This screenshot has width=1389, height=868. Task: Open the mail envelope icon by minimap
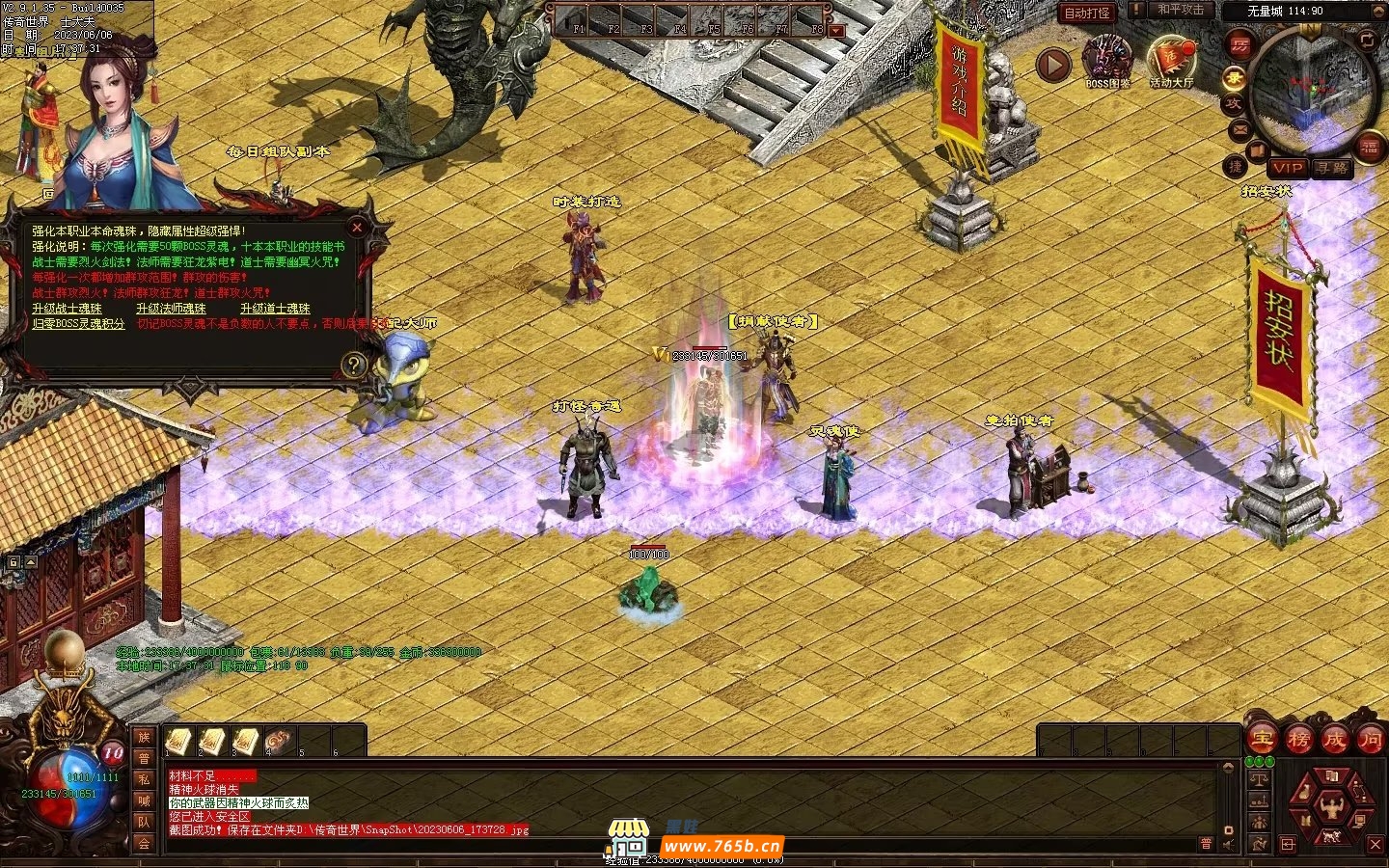coord(1240,129)
